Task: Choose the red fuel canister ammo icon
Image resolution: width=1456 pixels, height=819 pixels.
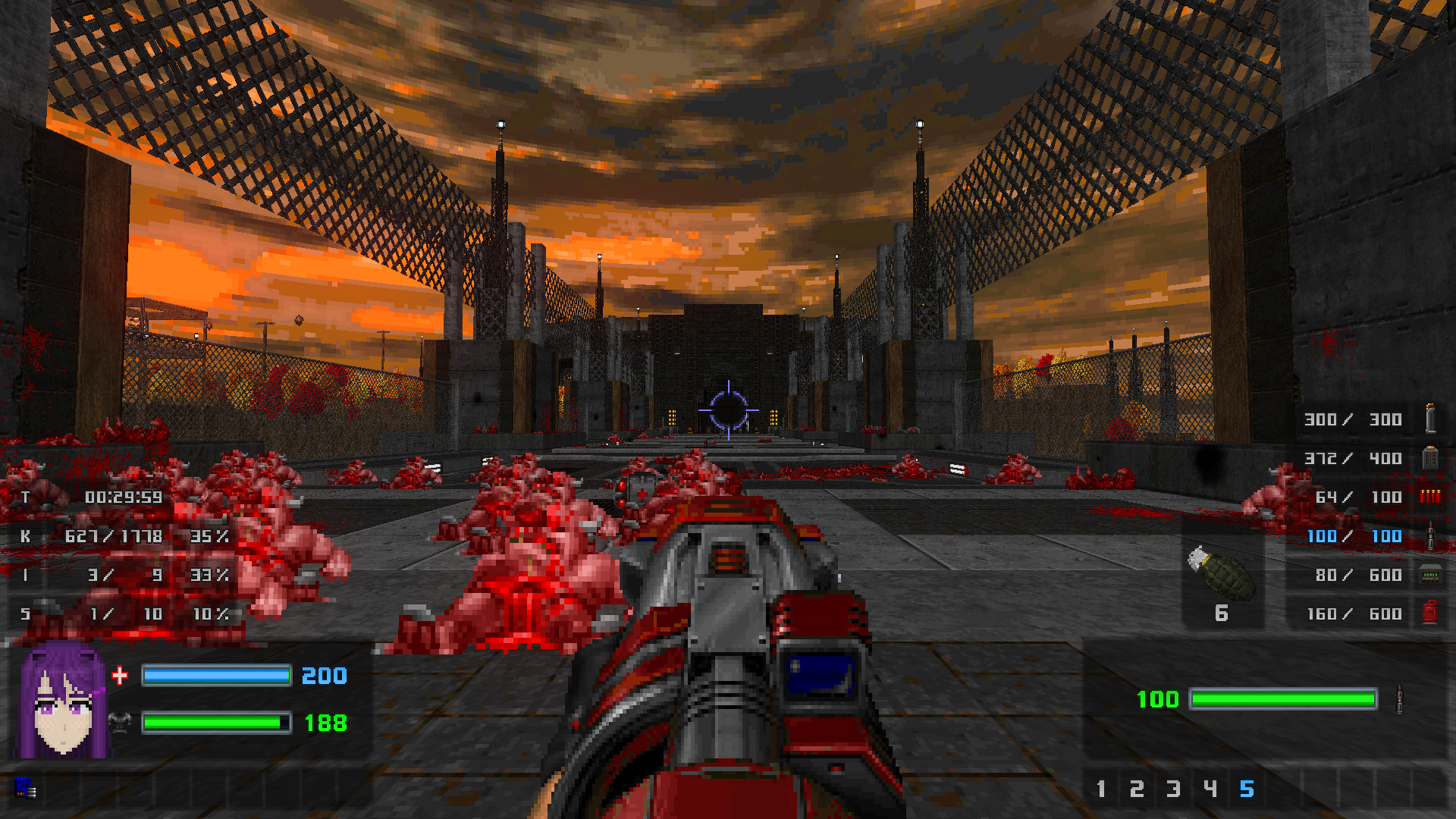Action: pos(1430,613)
